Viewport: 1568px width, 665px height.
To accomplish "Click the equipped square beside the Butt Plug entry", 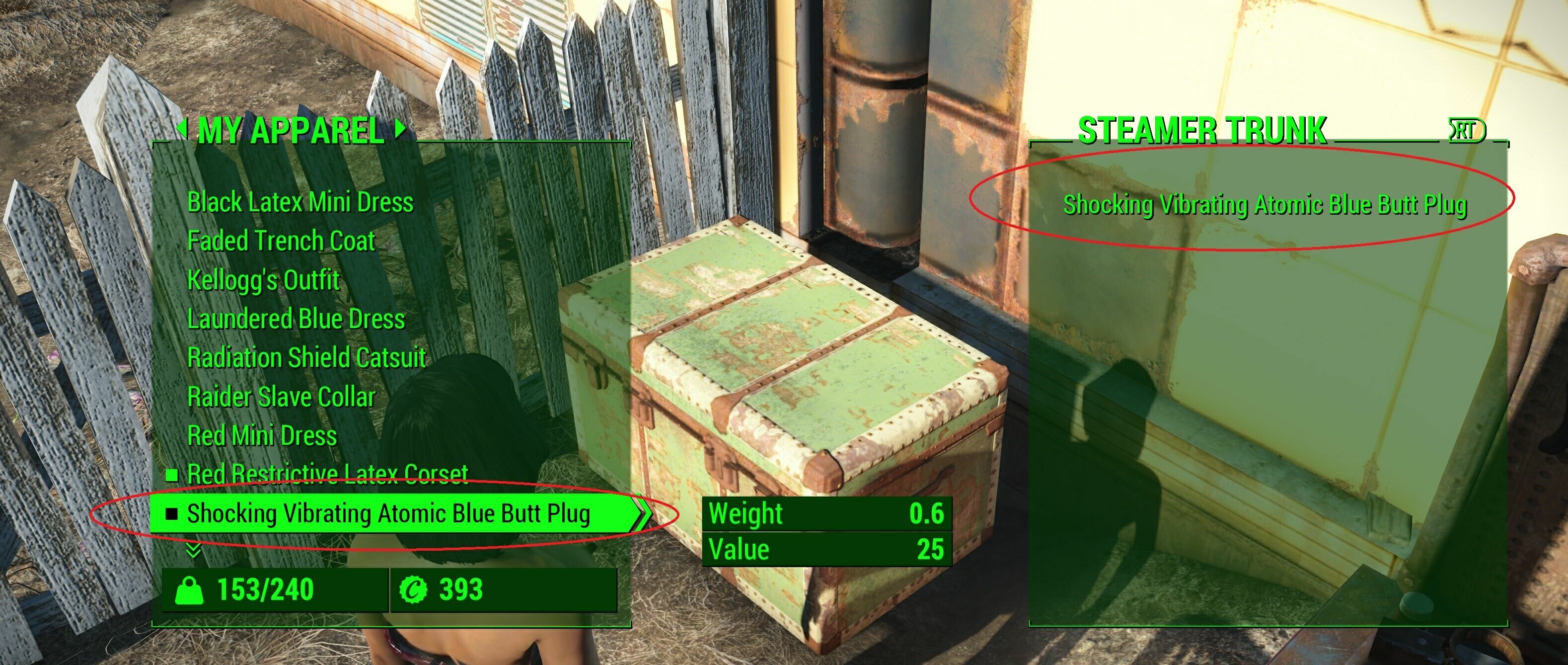I will 172,513.
